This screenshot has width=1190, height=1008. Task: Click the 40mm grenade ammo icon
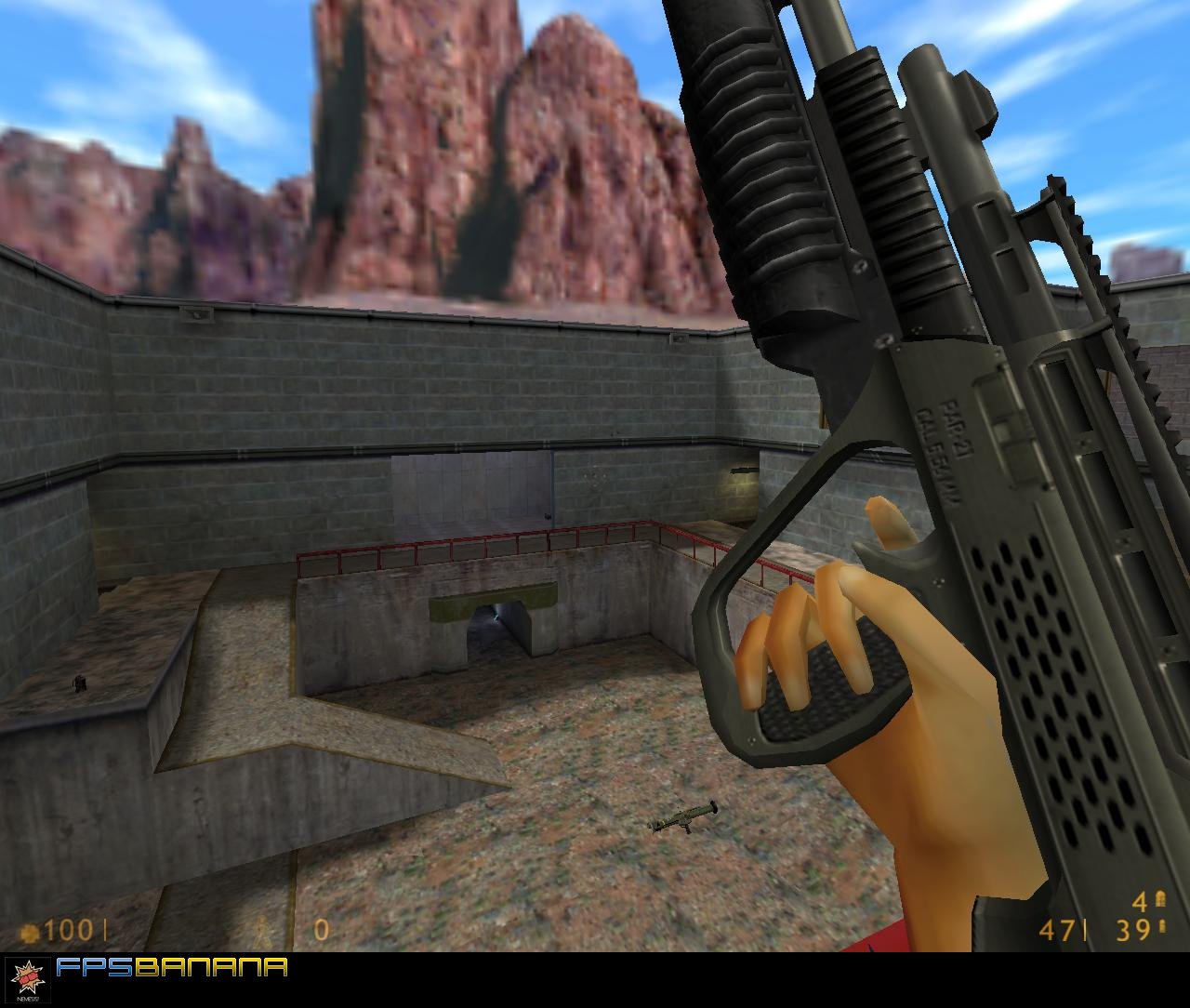click(1160, 899)
